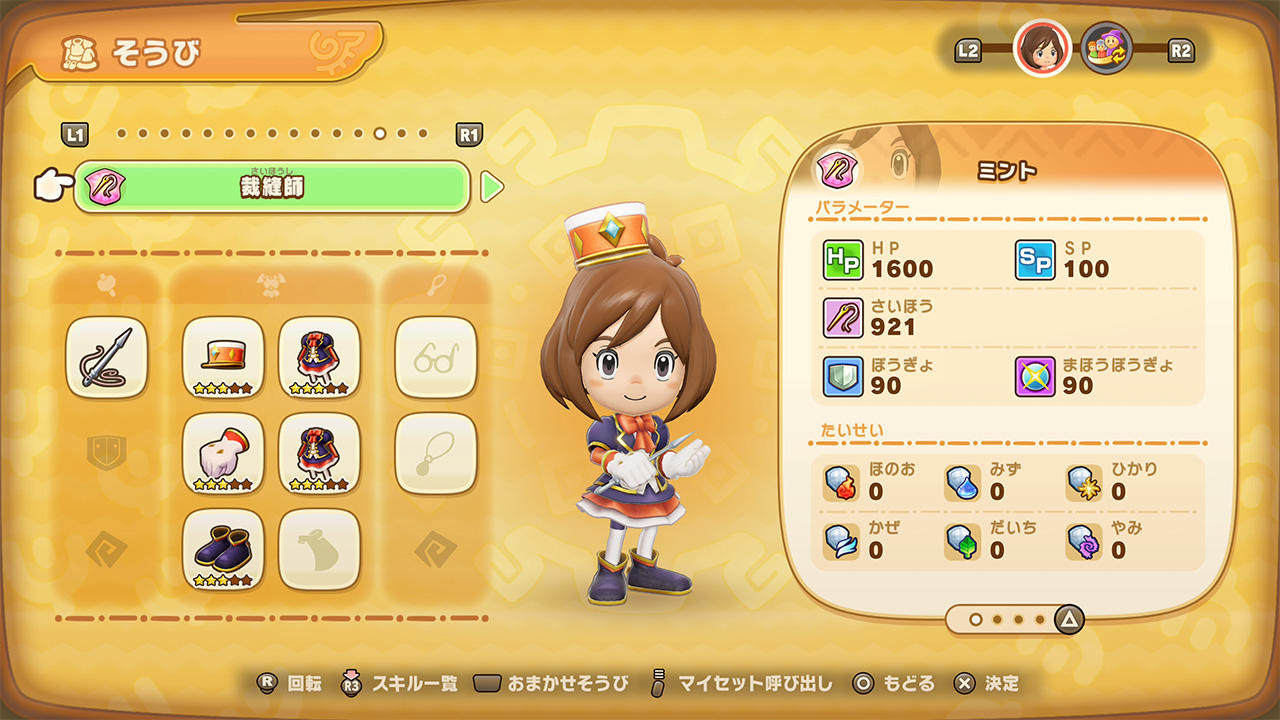The width and height of the screenshot is (1280, 720).
Task: Select the purple boots equipment slot
Action: coord(223,549)
